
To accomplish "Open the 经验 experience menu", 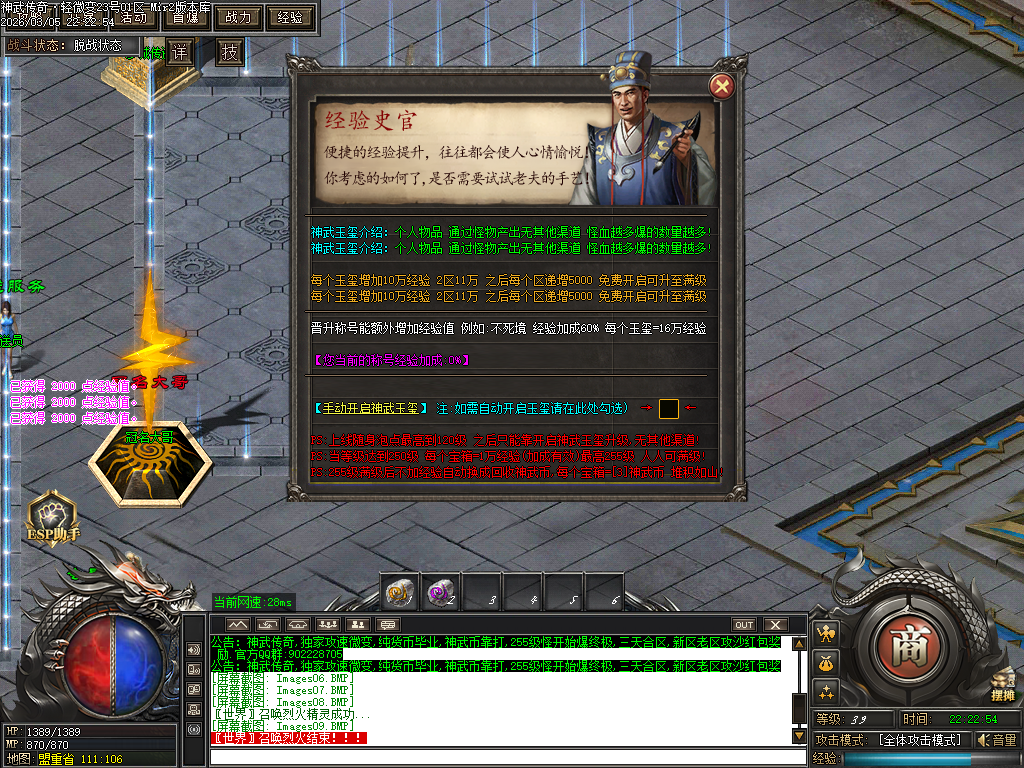I will (291, 17).
